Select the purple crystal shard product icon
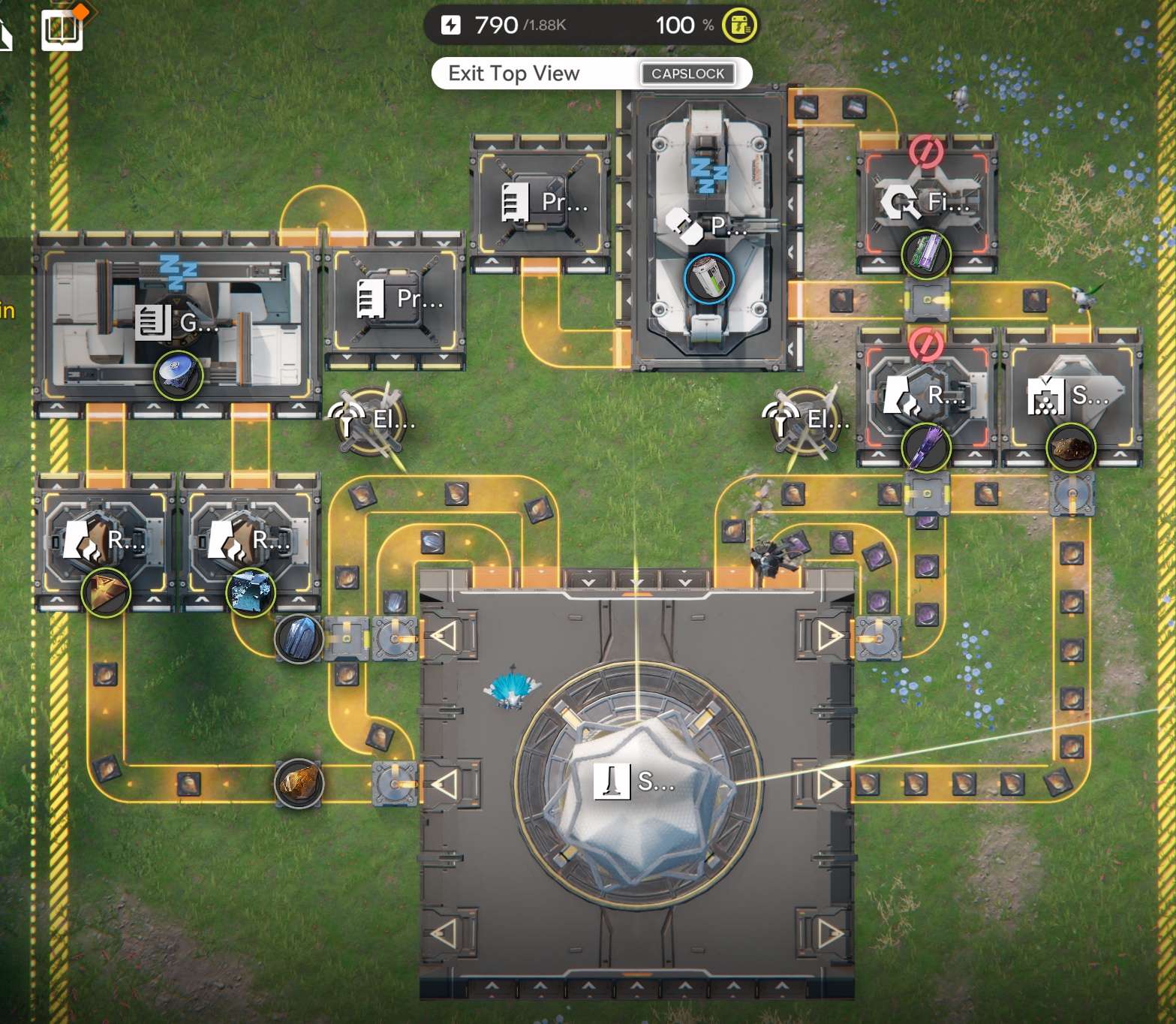This screenshot has height=1024, width=1176. click(x=926, y=448)
